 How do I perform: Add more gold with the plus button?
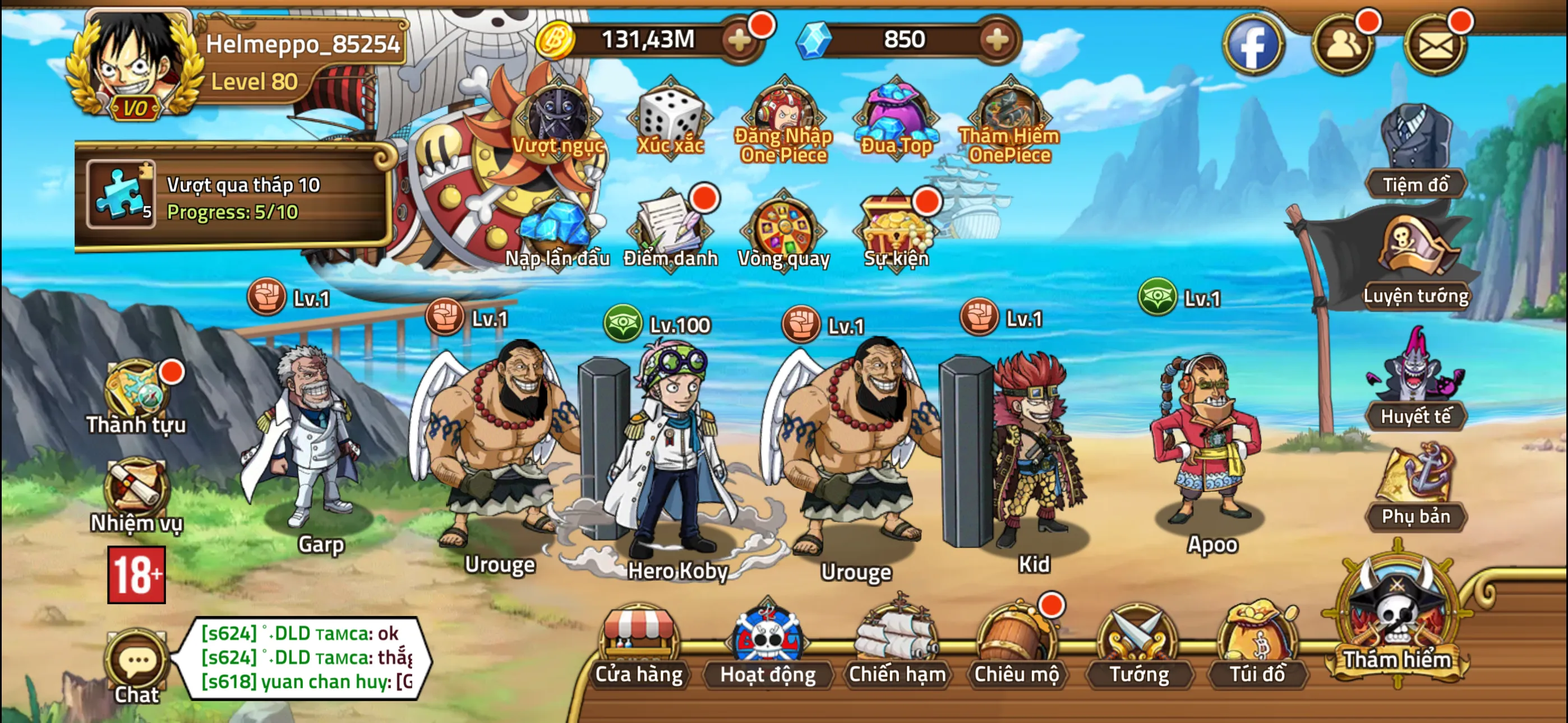[x=740, y=41]
